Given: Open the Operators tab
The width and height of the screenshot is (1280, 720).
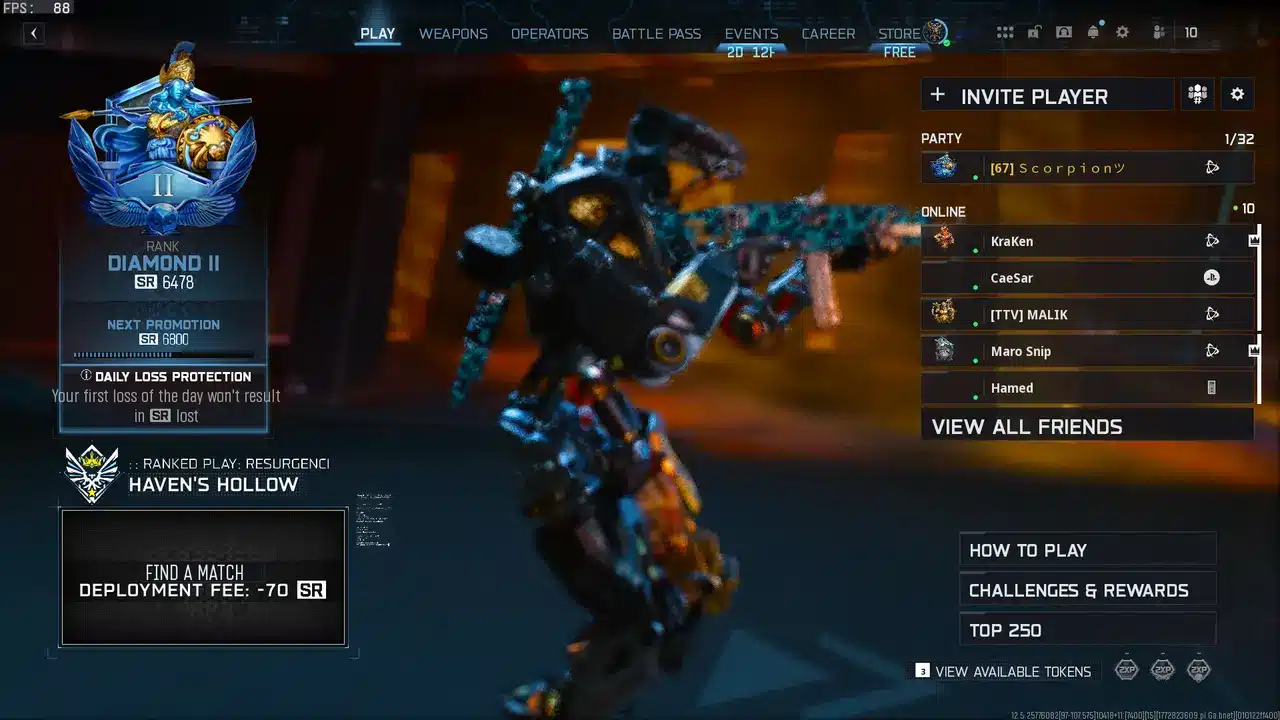Looking at the screenshot, I should coord(549,34).
